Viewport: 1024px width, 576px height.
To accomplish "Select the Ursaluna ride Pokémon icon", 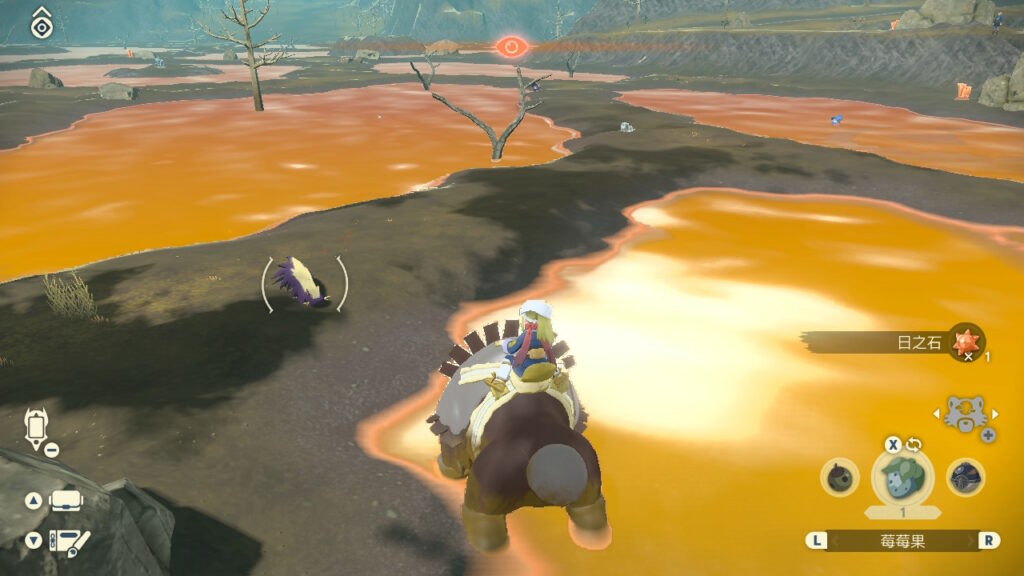I will [x=964, y=413].
